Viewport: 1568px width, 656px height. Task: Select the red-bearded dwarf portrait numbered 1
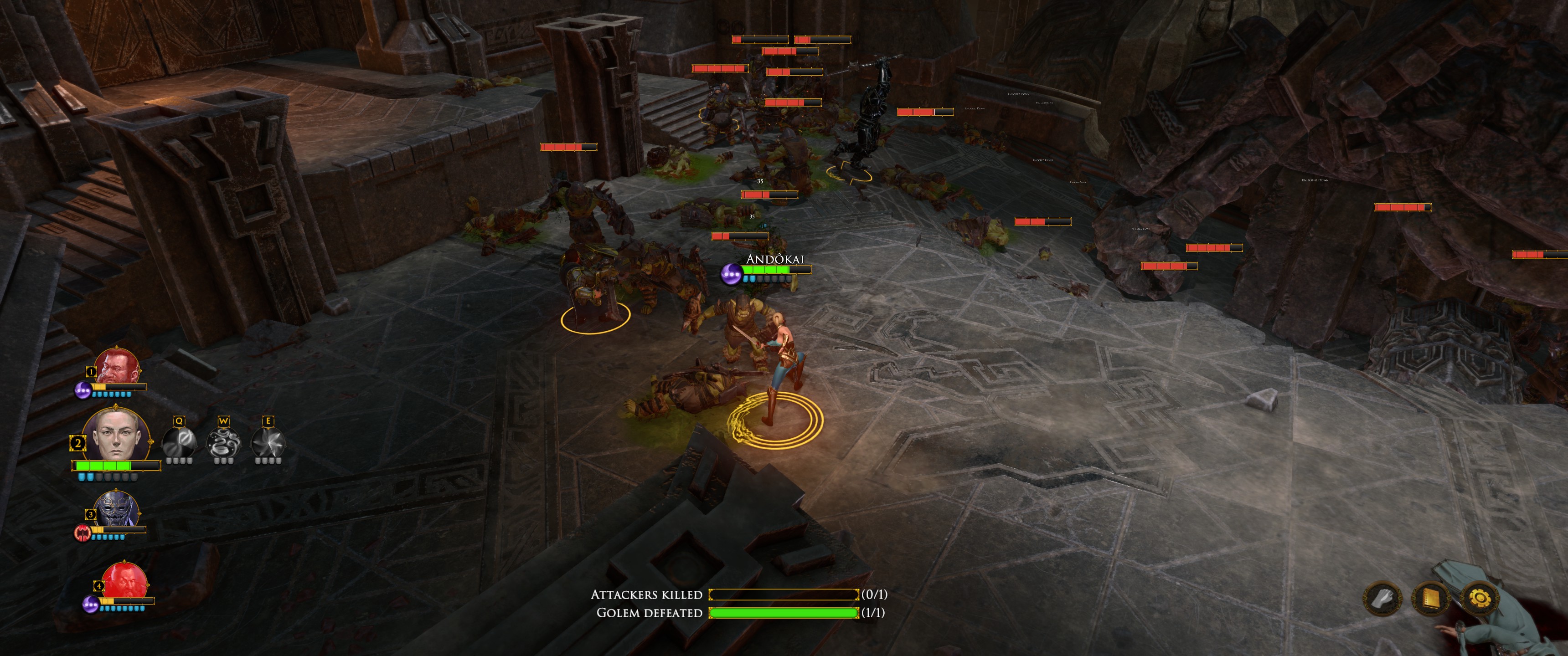[x=117, y=366]
